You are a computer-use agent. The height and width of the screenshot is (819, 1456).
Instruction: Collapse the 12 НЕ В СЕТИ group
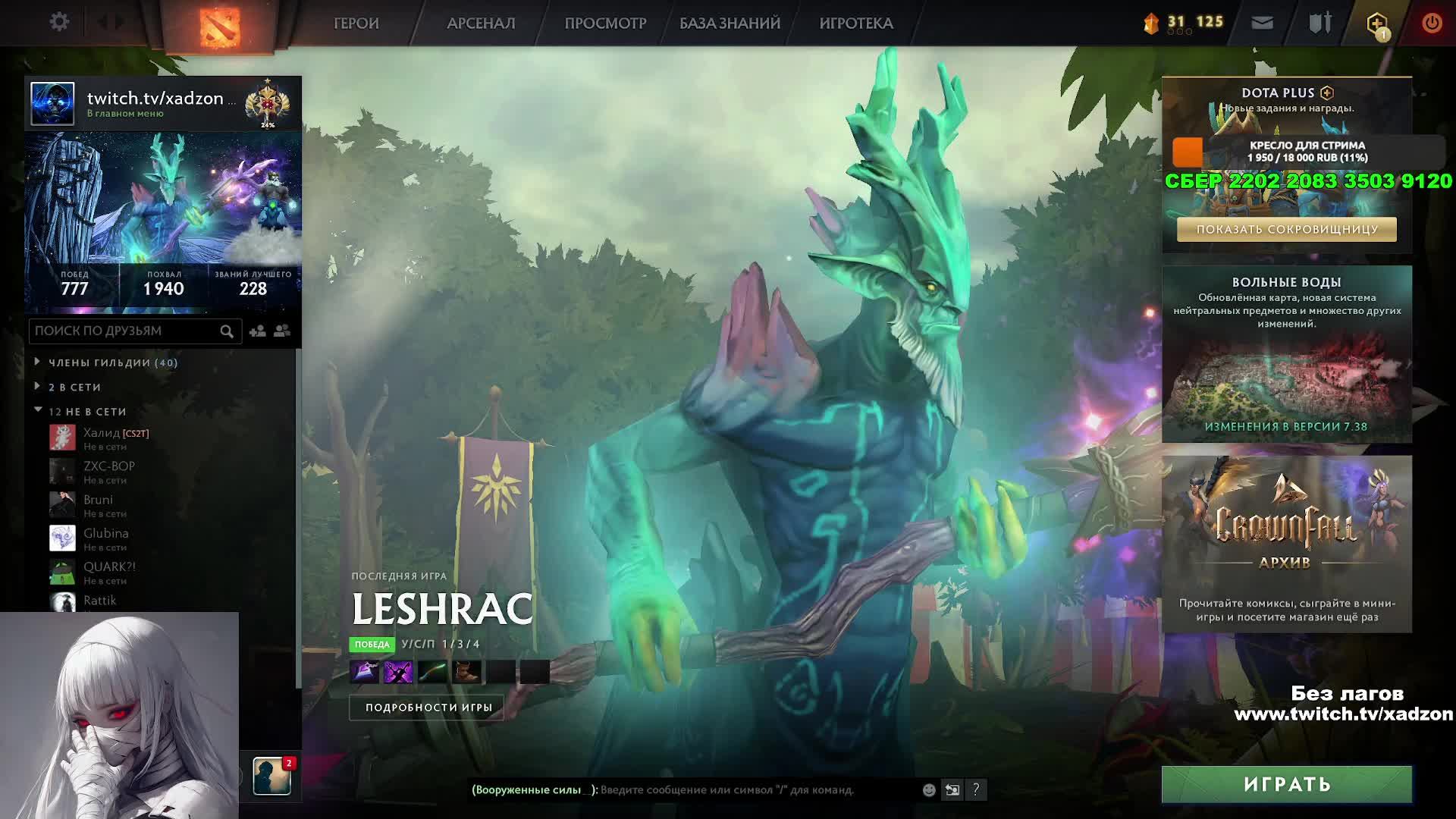(x=87, y=411)
